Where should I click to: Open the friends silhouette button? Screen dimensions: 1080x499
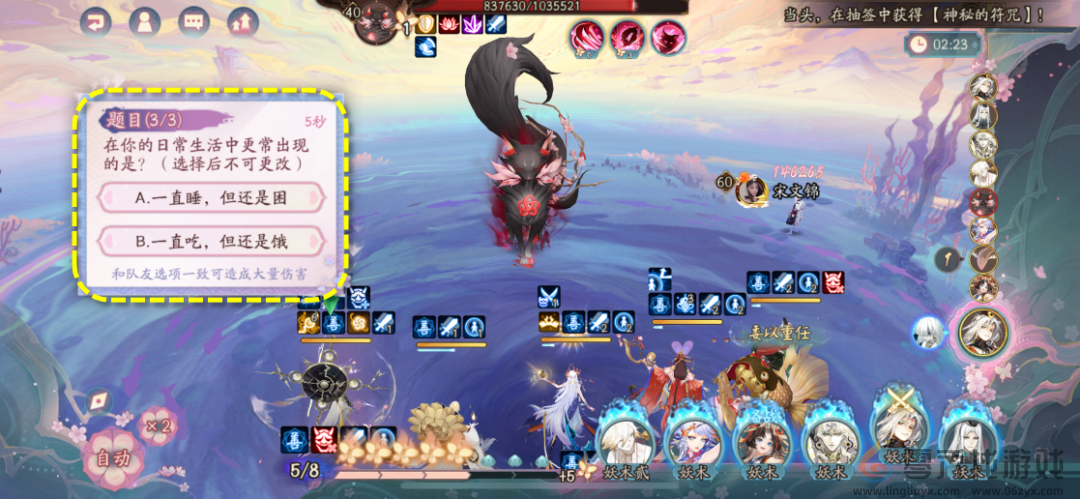146,20
